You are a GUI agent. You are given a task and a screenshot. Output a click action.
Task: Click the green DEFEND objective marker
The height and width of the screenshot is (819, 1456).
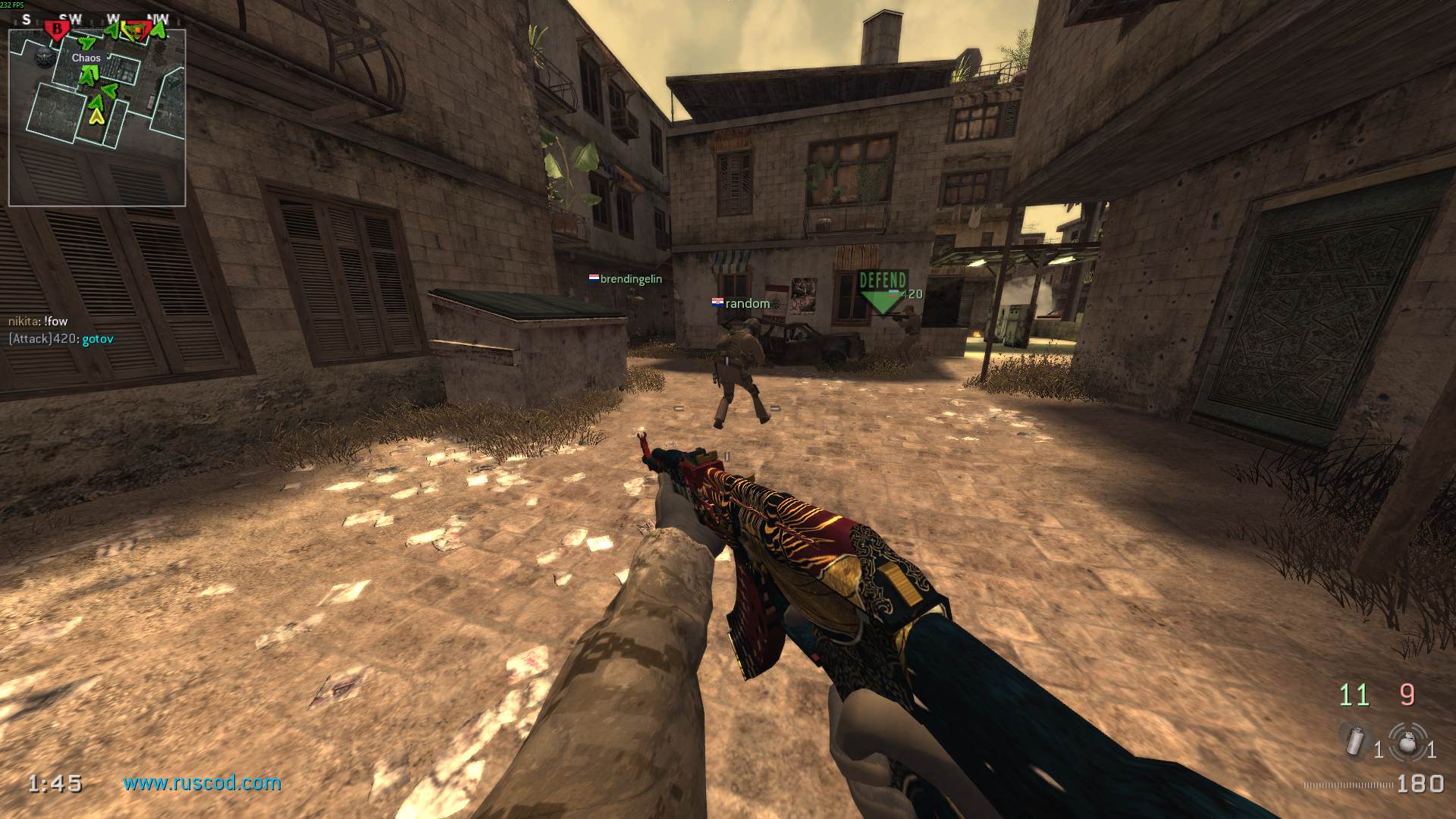tap(882, 286)
